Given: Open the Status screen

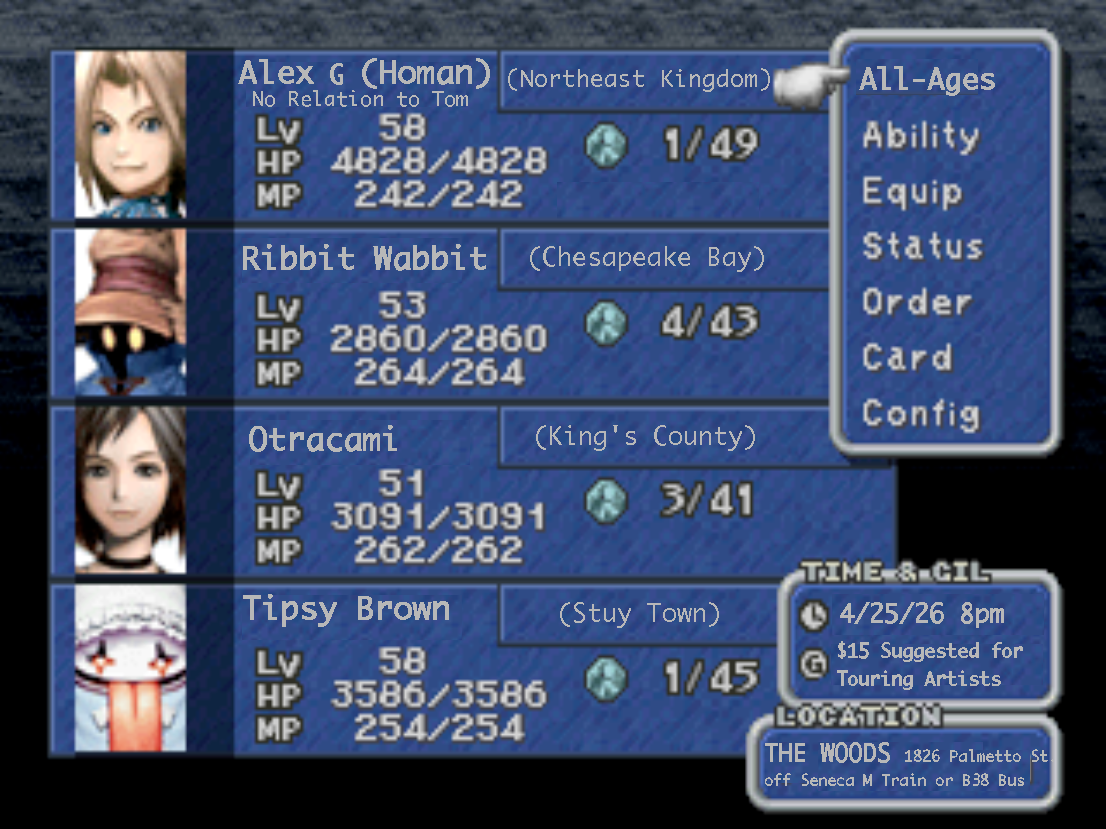Looking at the screenshot, I should click(922, 246).
